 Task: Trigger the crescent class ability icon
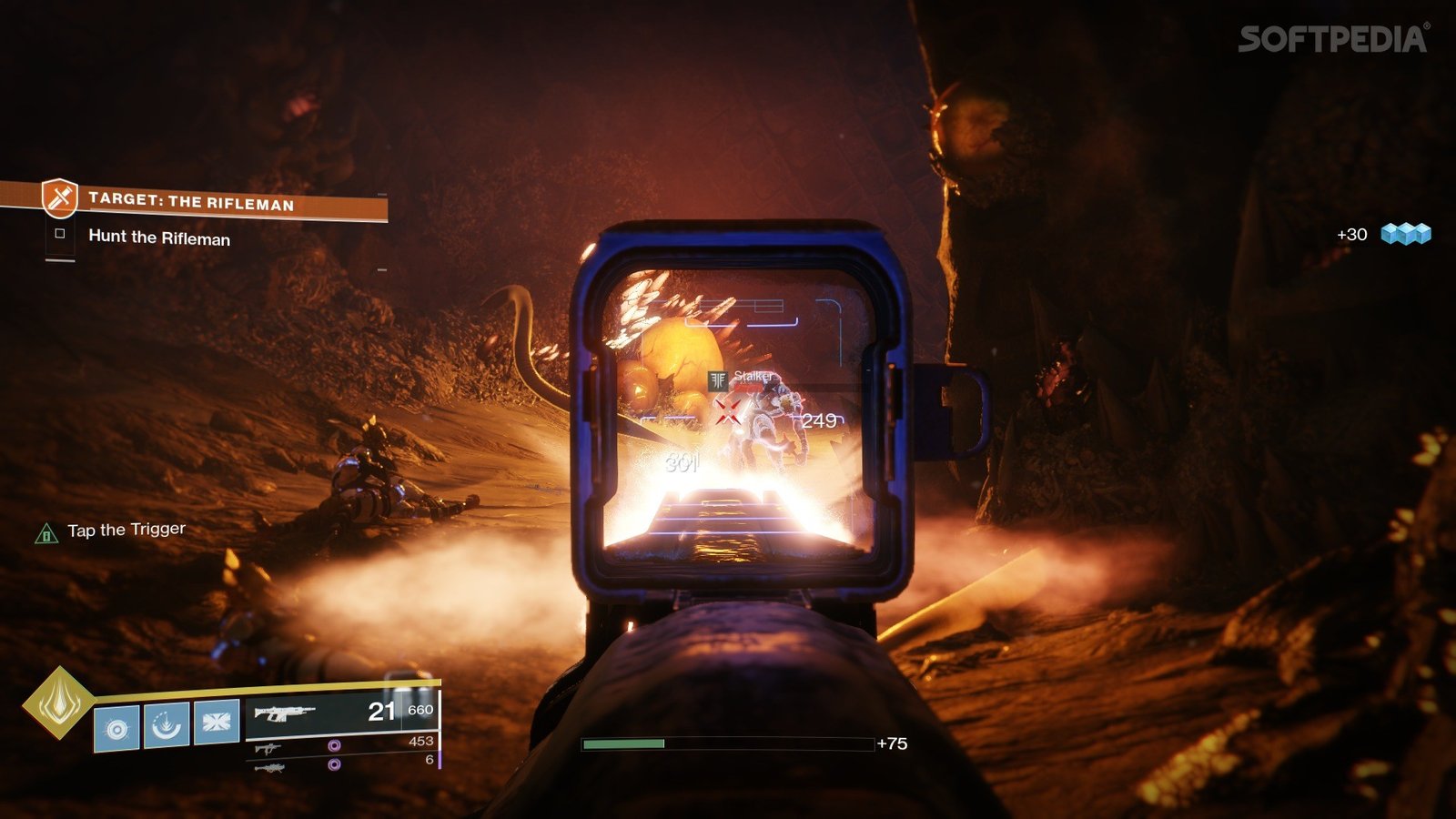coord(167,724)
